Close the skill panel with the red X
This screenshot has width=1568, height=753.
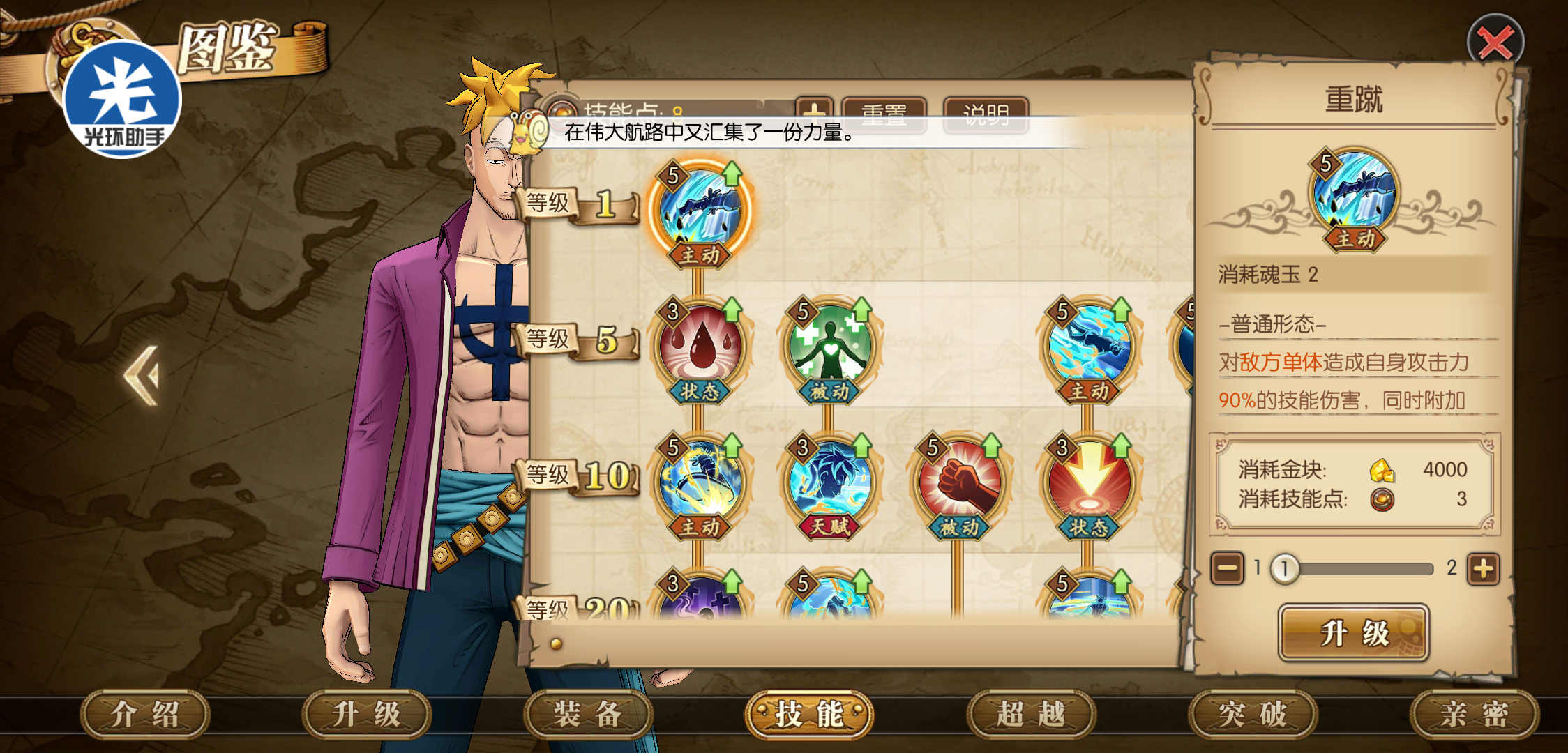point(1495,43)
